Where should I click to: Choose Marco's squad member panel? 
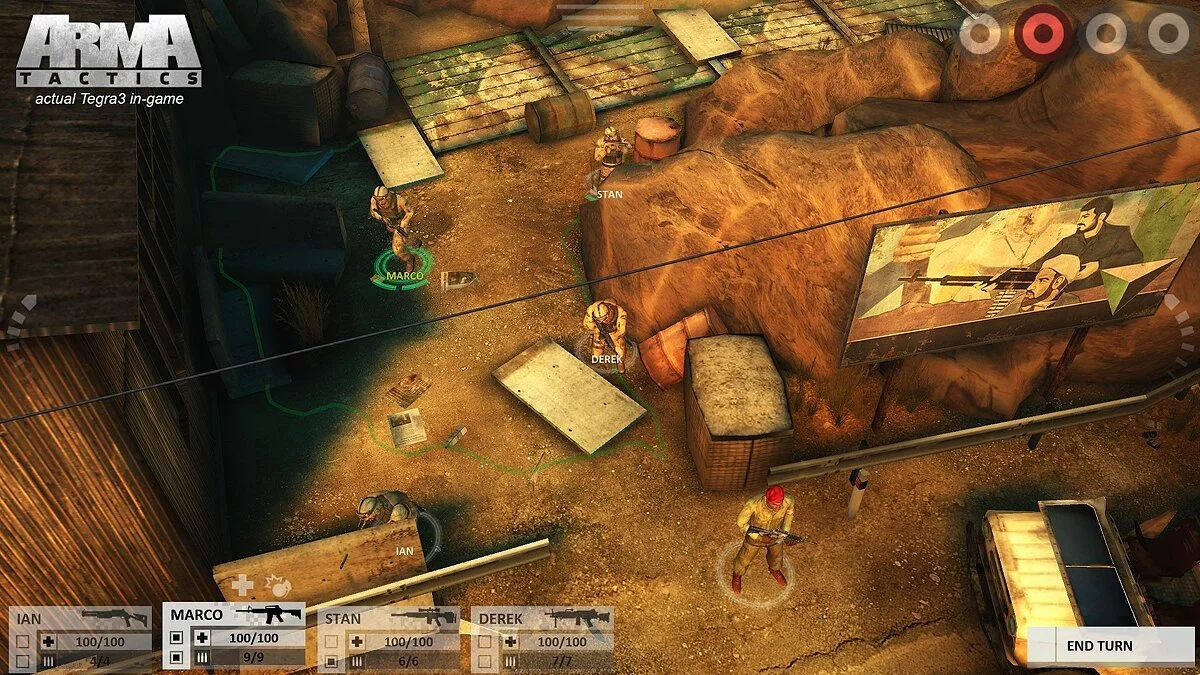coord(234,615)
